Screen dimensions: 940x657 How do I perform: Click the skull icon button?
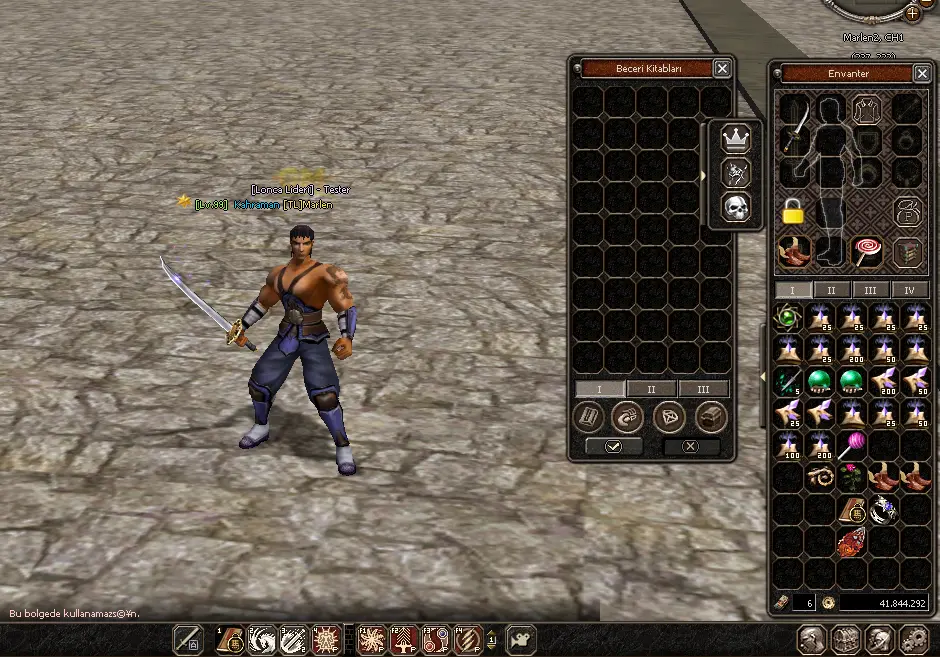pyautogui.click(x=736, y=207)
